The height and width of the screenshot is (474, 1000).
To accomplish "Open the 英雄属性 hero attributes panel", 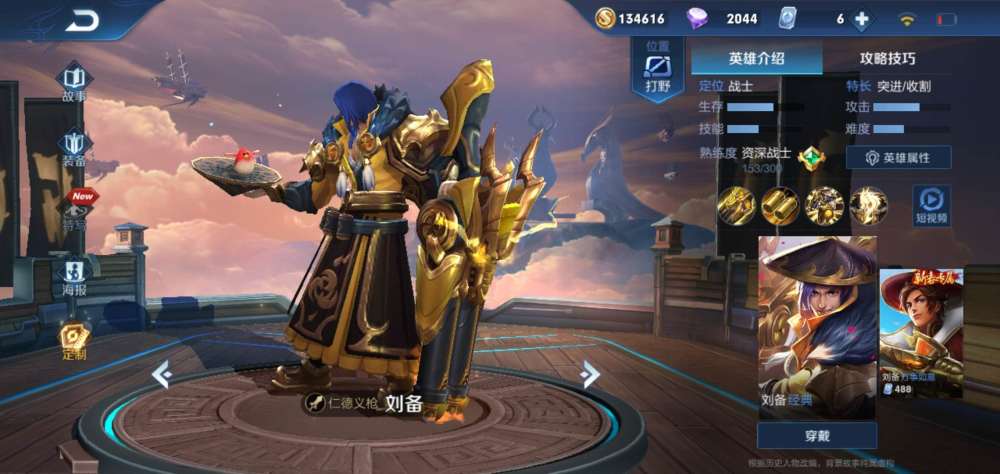I will click(897, 158).
